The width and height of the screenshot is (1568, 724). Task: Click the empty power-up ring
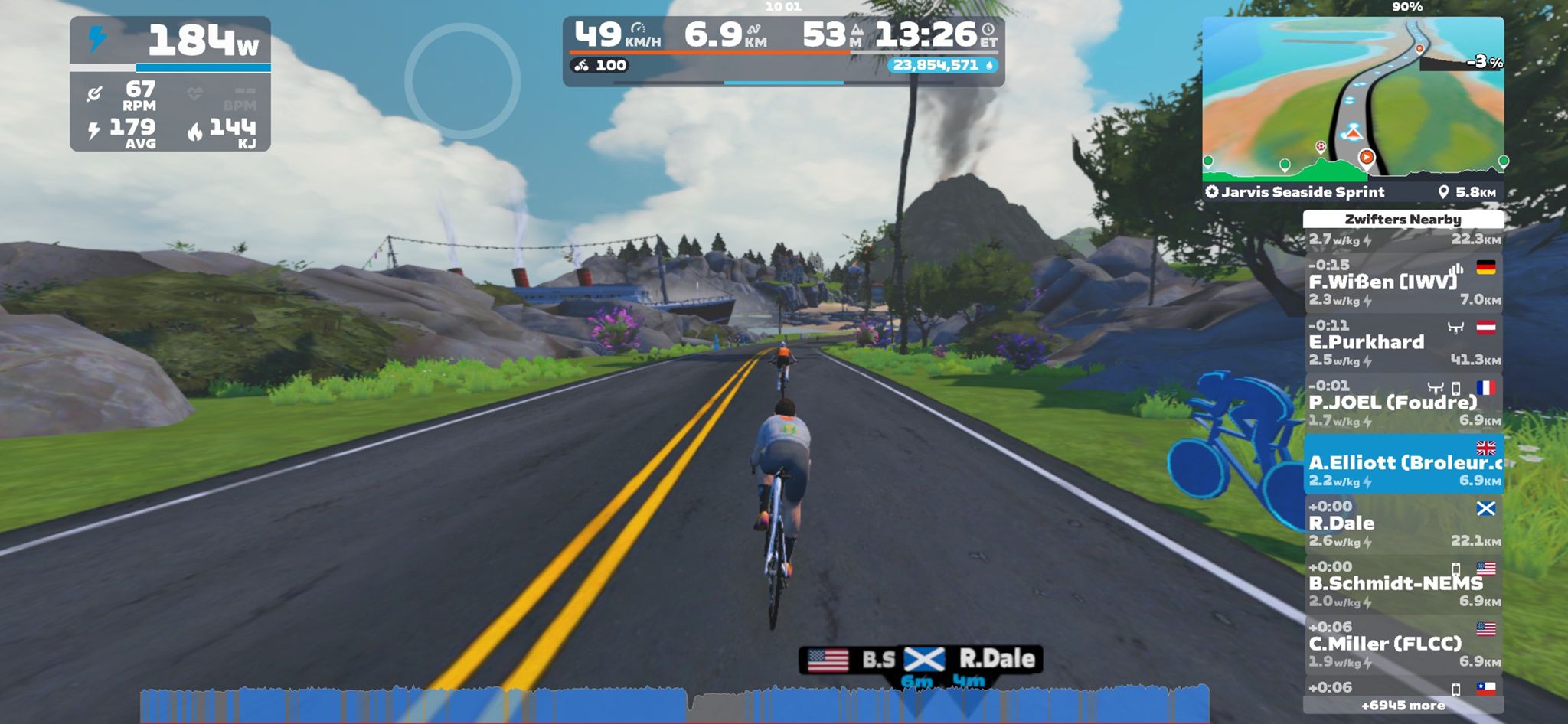(462, 81)
